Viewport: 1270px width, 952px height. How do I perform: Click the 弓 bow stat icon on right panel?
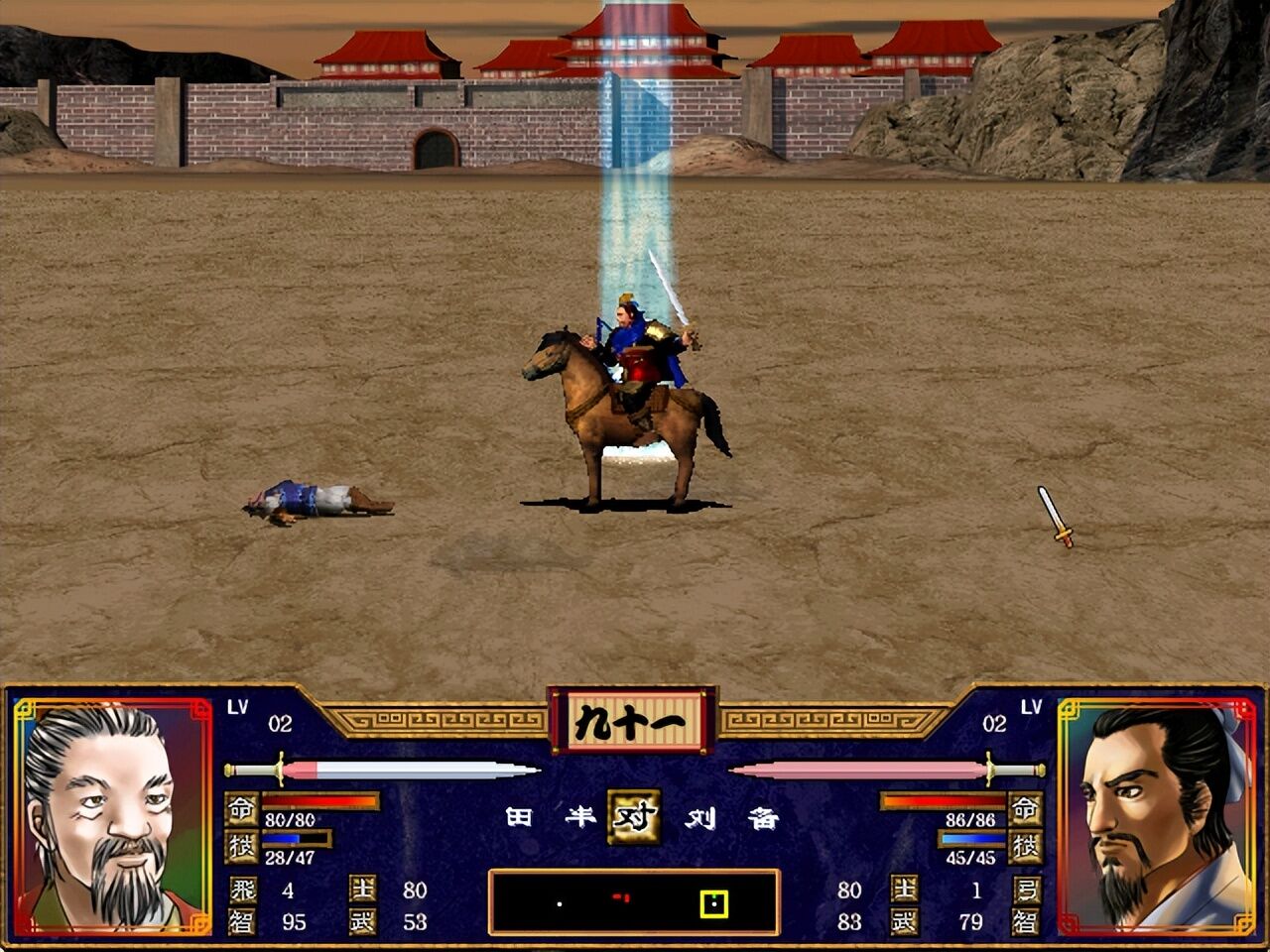[x=1026, y=891]
